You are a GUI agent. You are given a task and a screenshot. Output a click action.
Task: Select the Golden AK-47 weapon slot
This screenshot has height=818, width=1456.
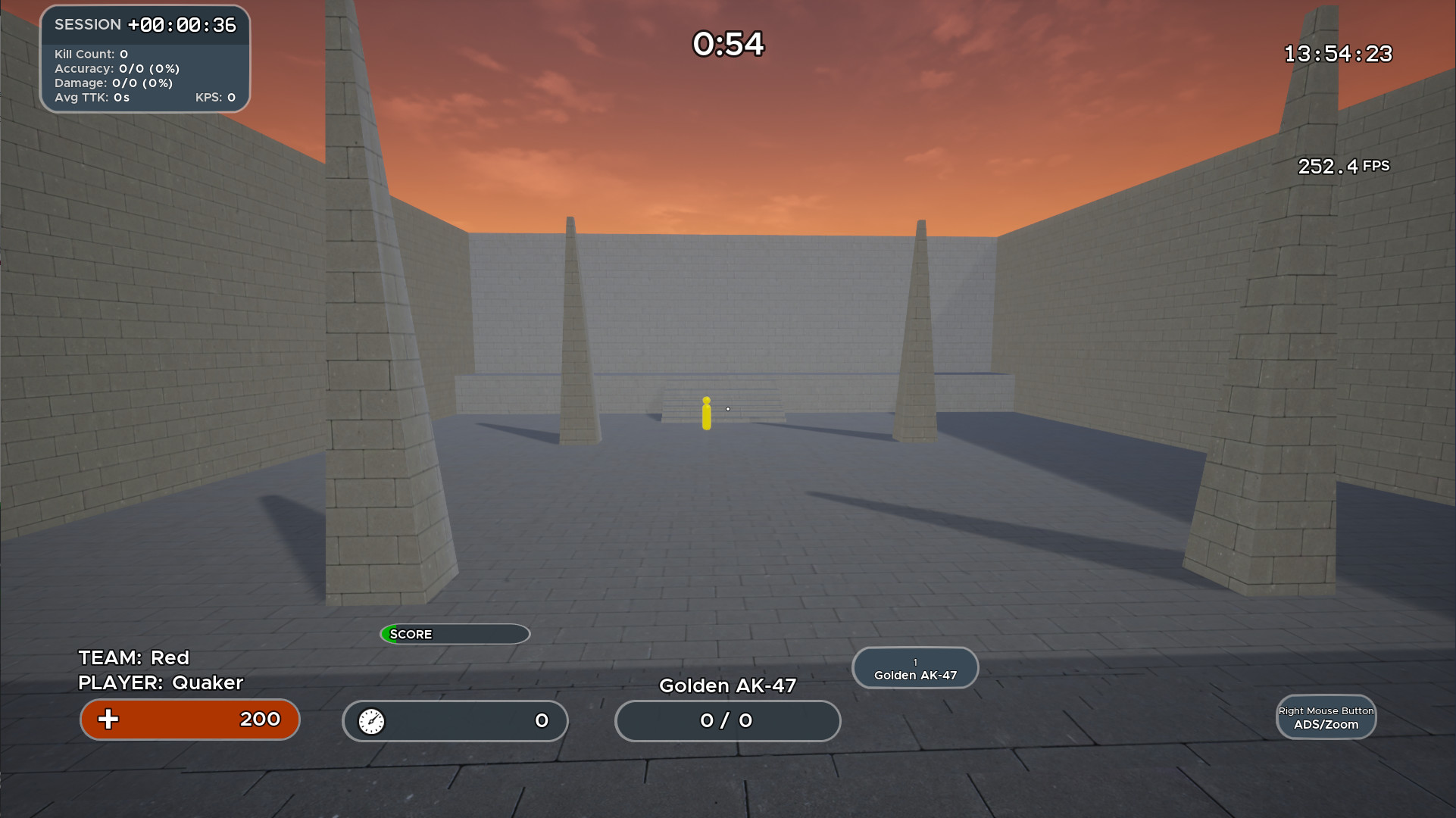pos(914,667)
